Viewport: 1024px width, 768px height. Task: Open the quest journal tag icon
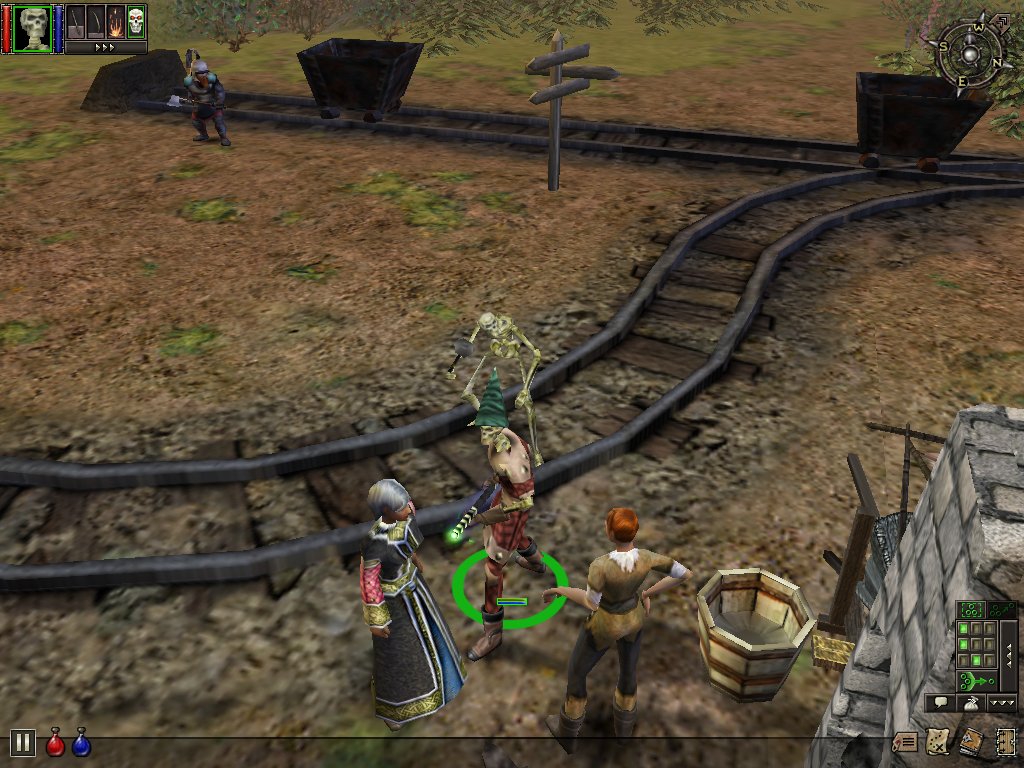click(905, 742)
